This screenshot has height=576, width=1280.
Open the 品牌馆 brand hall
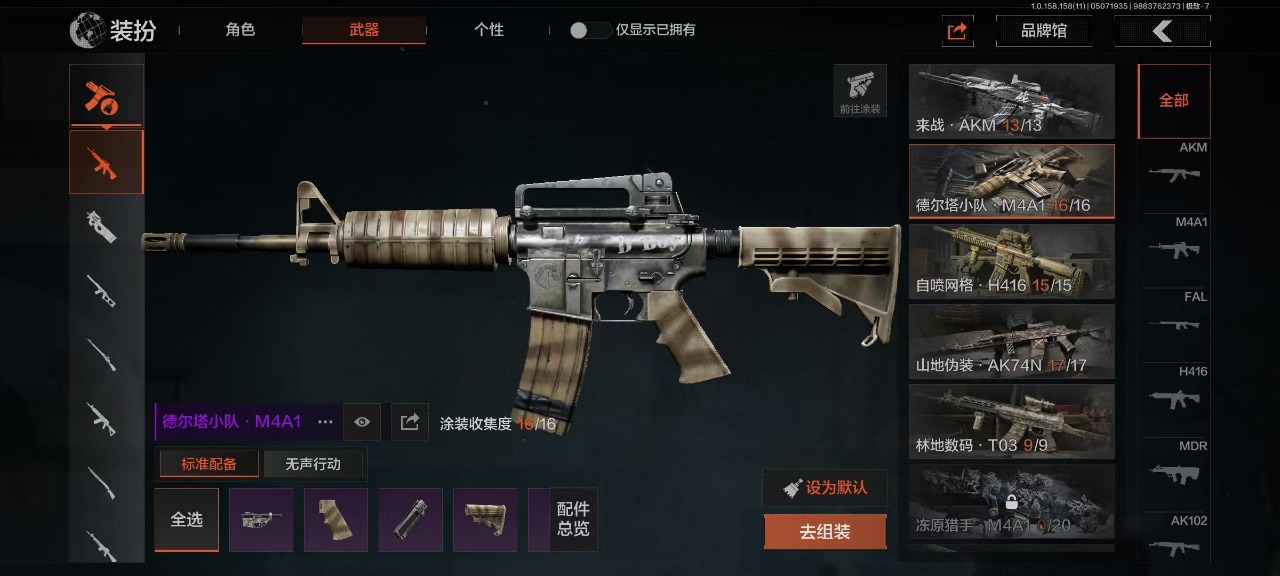point(1043,31)
